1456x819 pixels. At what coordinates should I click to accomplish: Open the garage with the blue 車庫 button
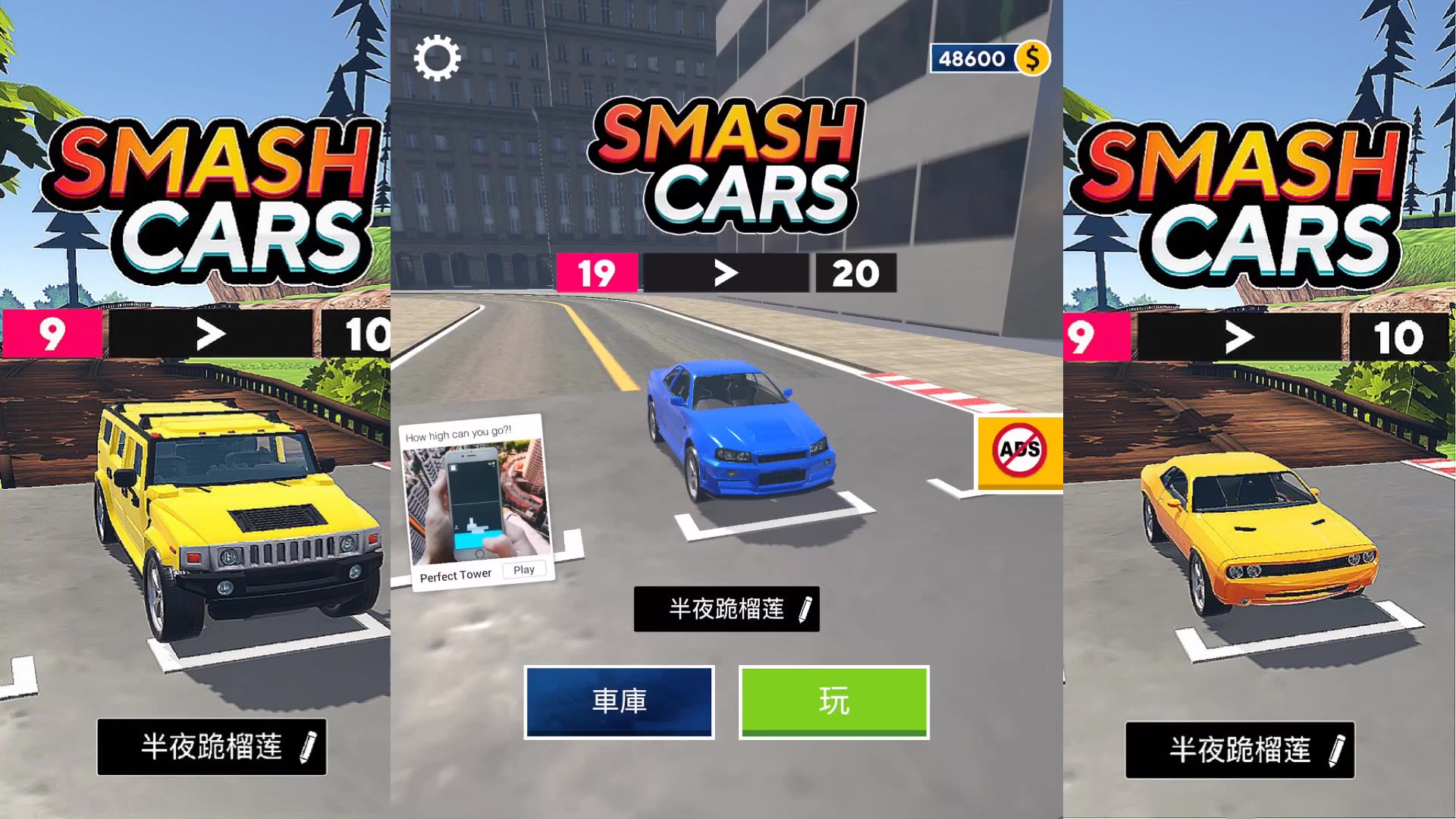coord(619,701)
